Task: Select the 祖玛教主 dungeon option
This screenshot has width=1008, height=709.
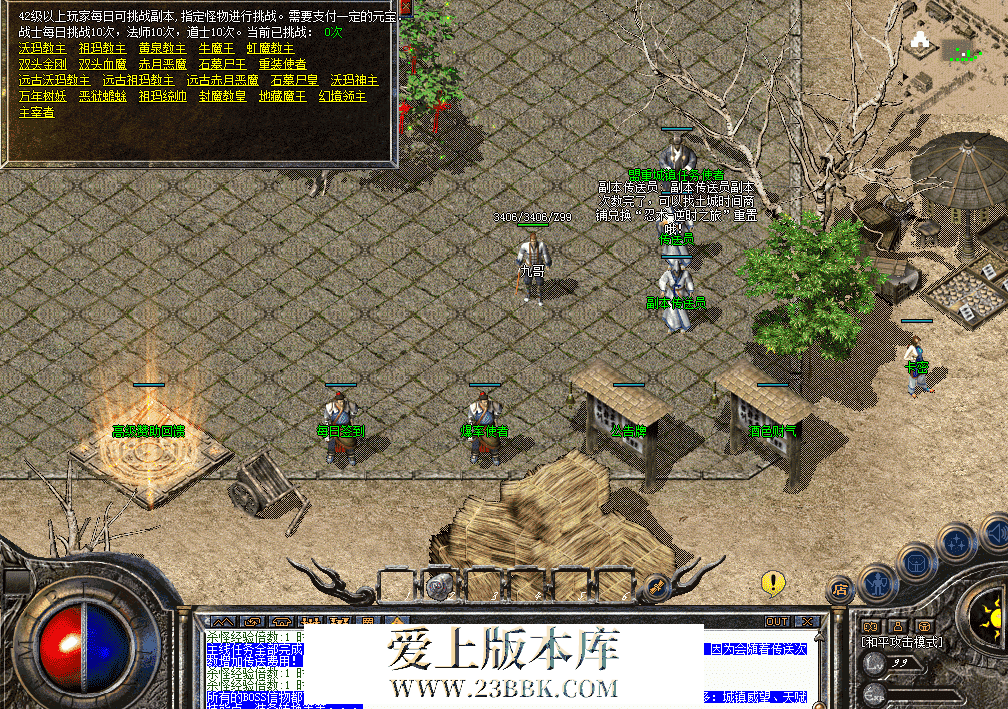Action: [x=102, y=48]
